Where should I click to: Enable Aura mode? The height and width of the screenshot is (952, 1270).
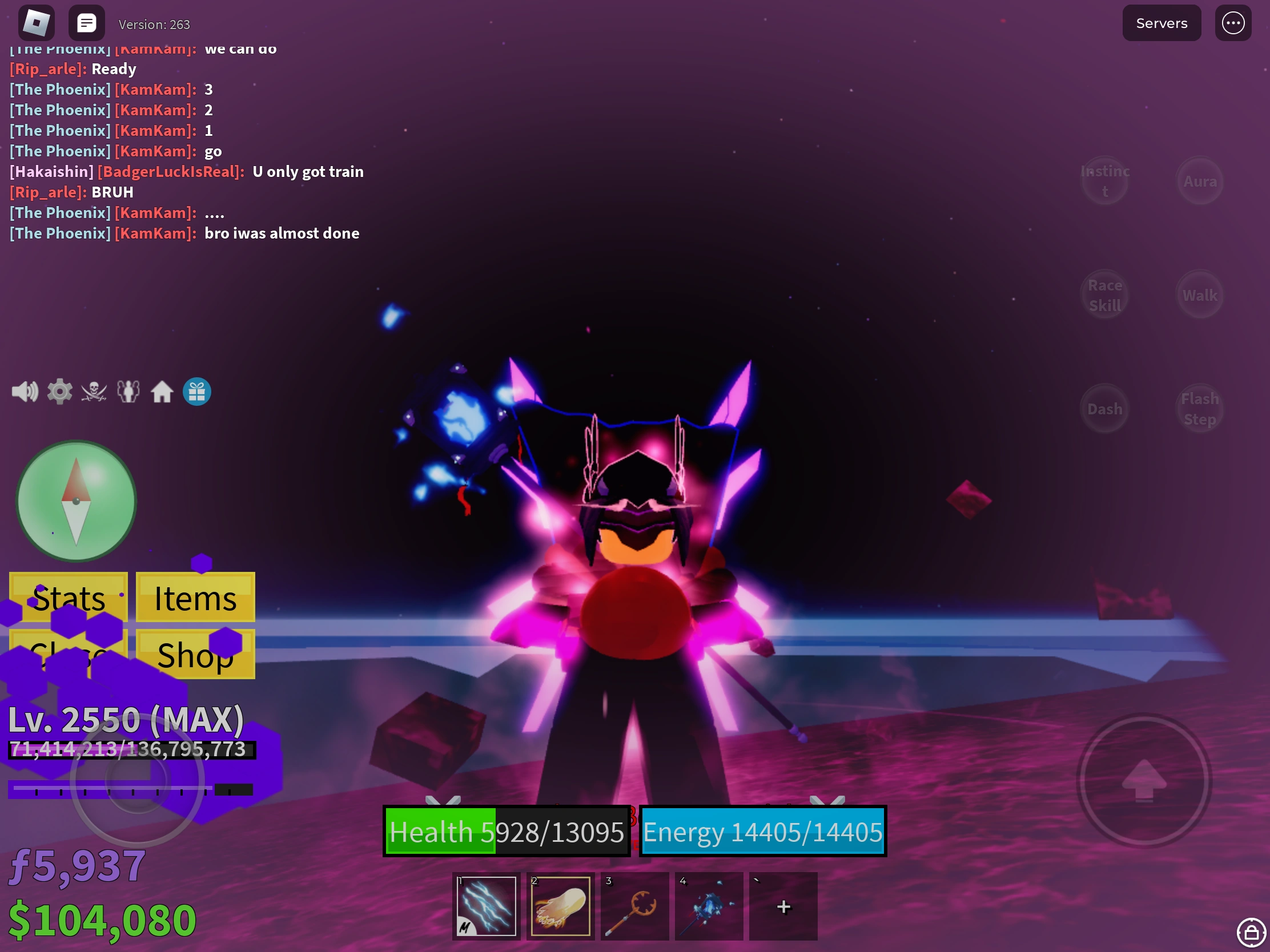point(1200,180)
